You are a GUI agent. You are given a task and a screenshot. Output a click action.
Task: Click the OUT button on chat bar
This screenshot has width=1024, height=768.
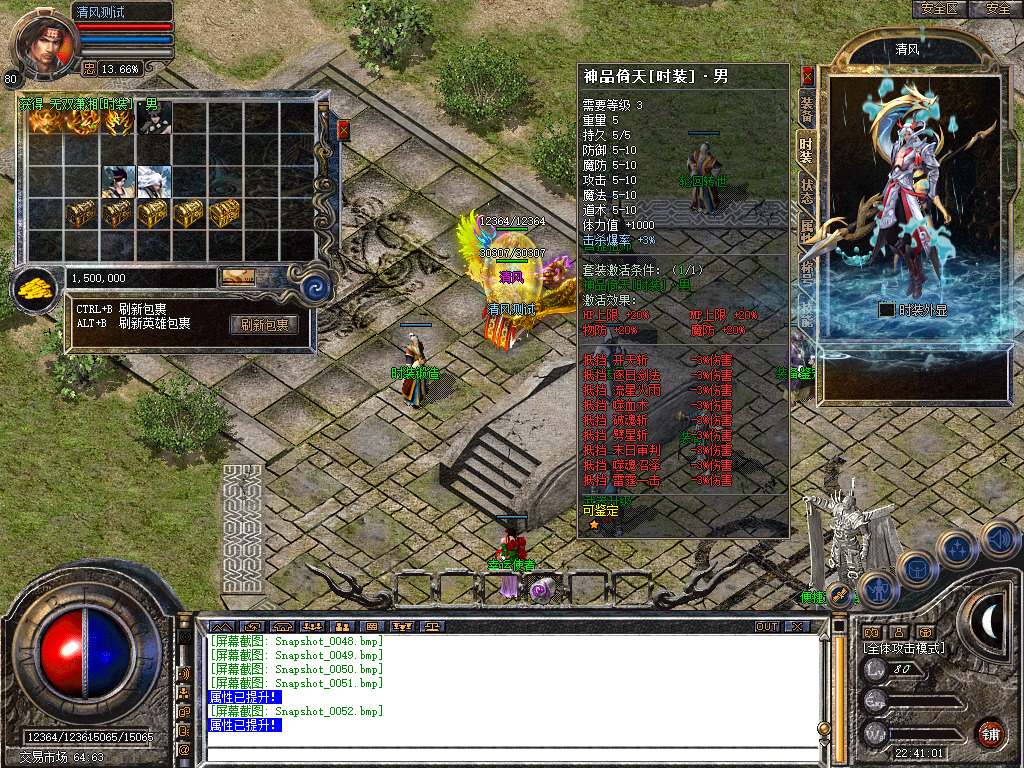(766, 626)
